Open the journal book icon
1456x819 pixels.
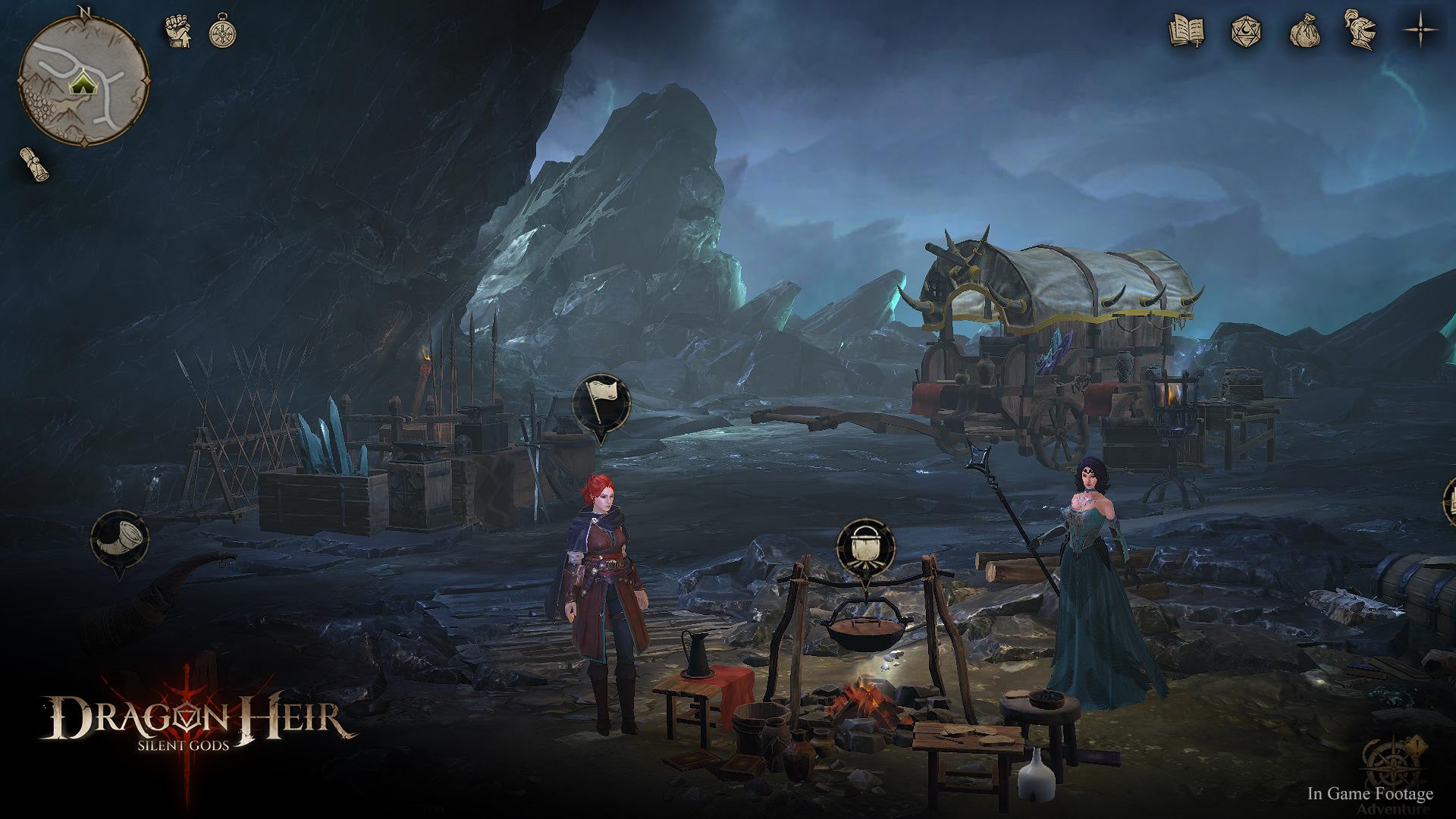1187,31
